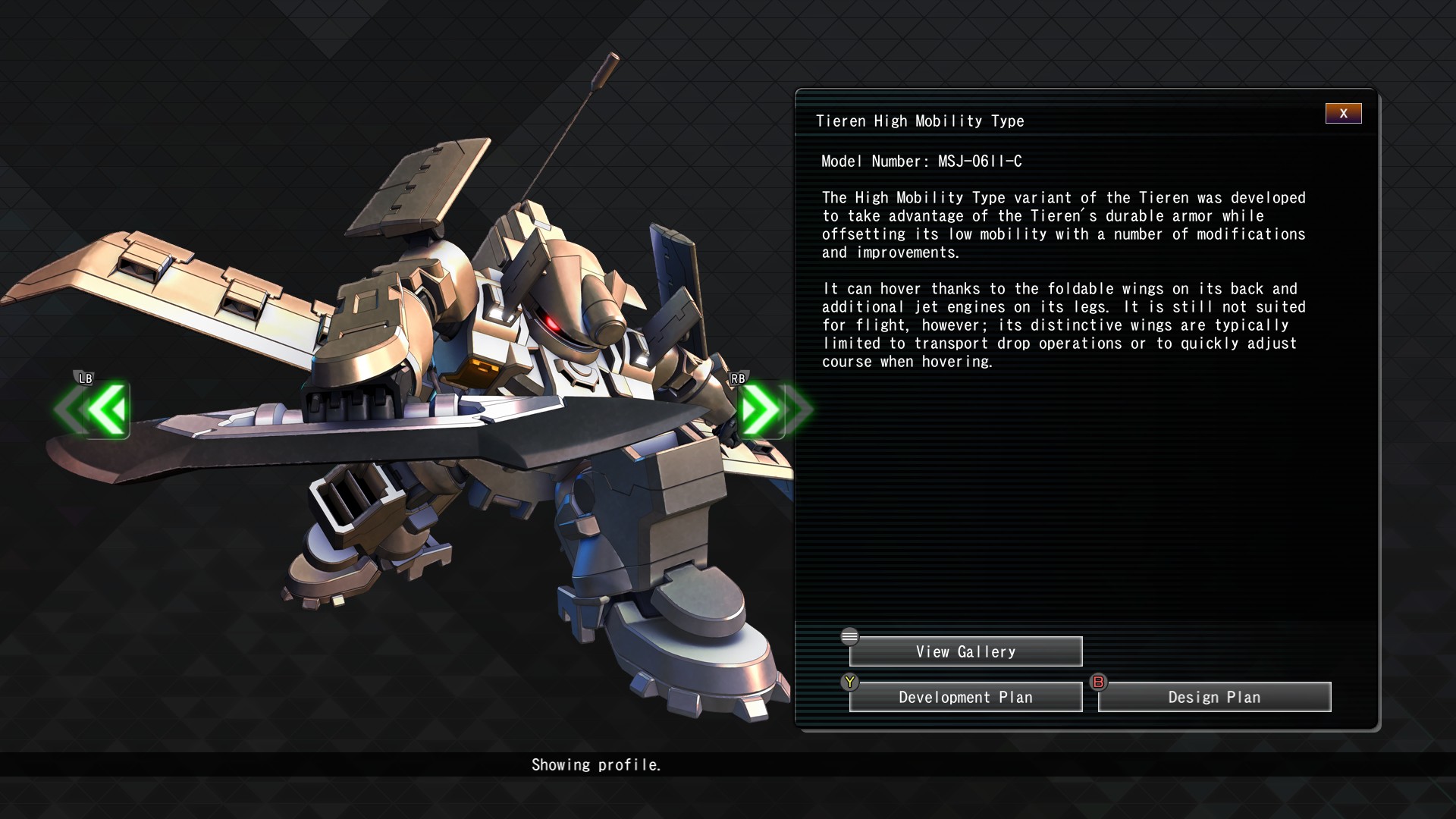Open the Design Plan
This screenshot has height=819, width=1456.
[1214, 698]
